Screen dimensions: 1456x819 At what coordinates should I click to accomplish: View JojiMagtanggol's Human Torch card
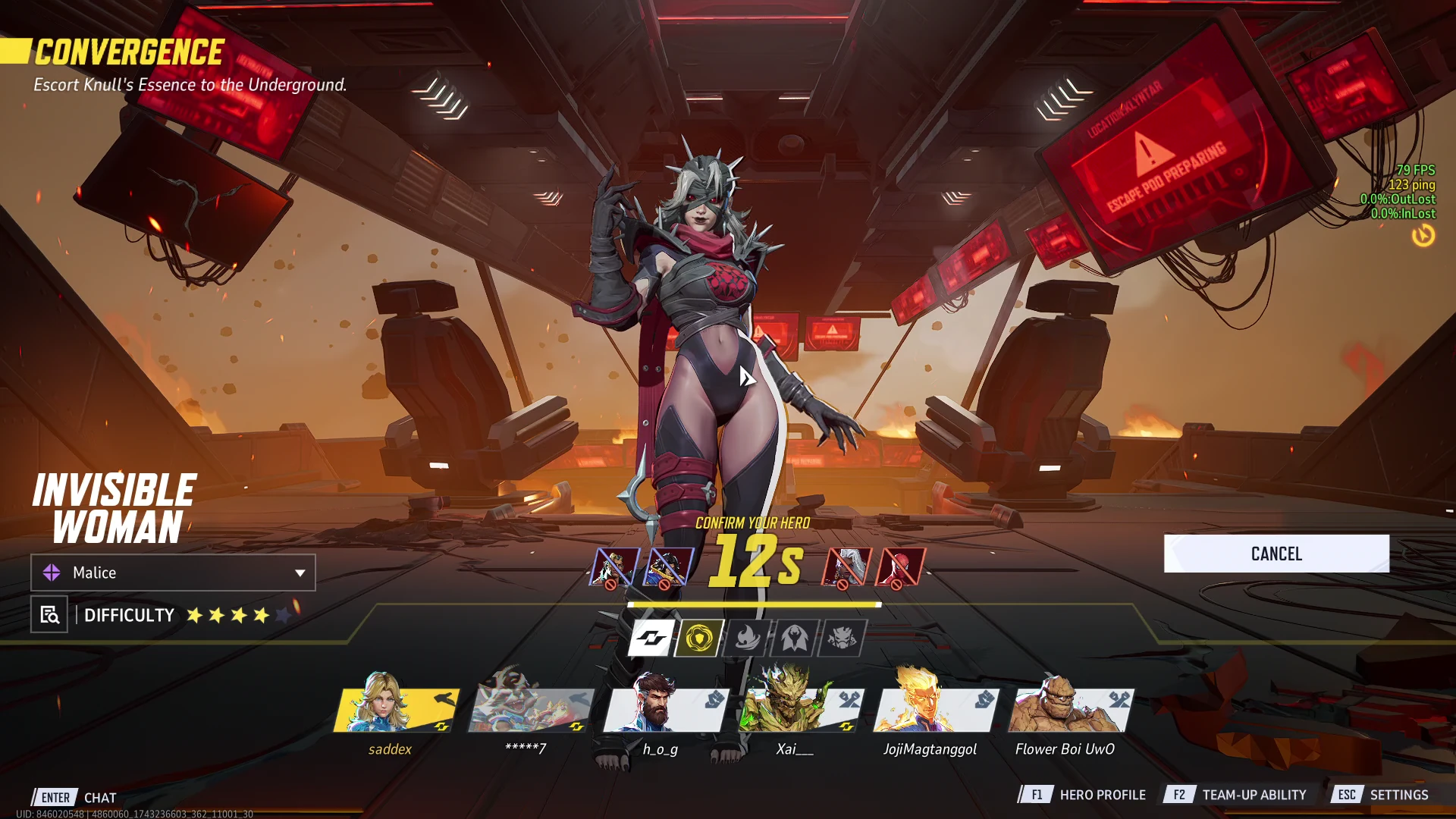[x=936, y=710]
